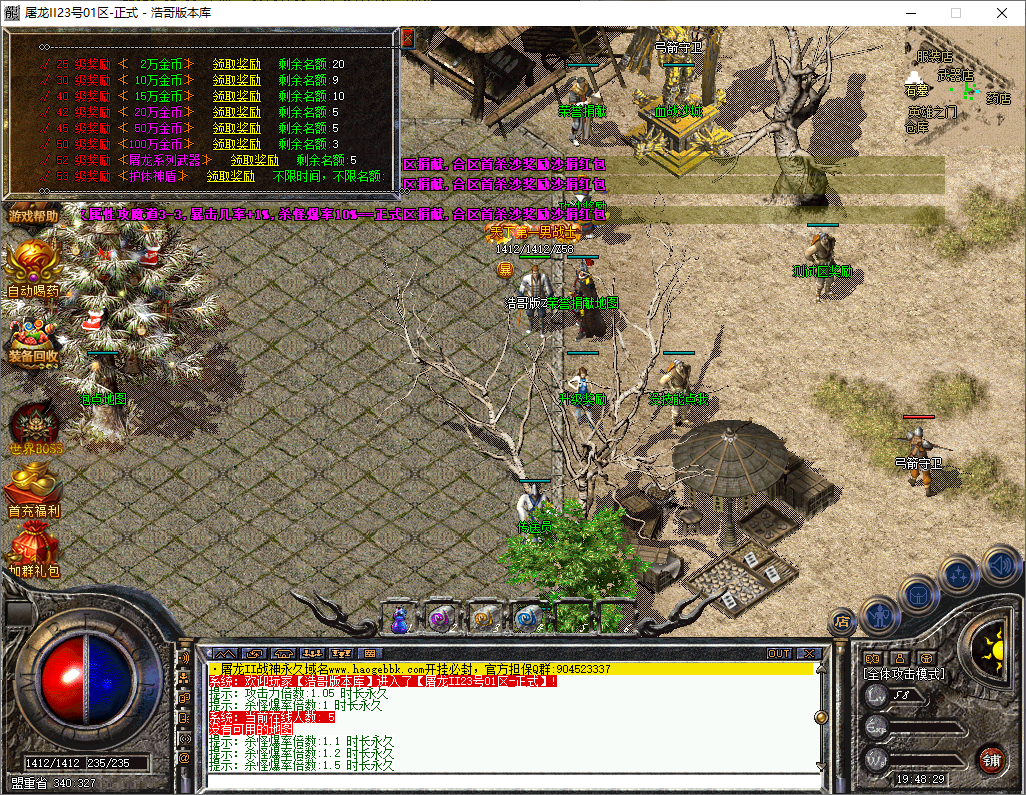Claim the 屠龙系列武器 level 52 reward
1026x795 pixels.
coord(254,160)
